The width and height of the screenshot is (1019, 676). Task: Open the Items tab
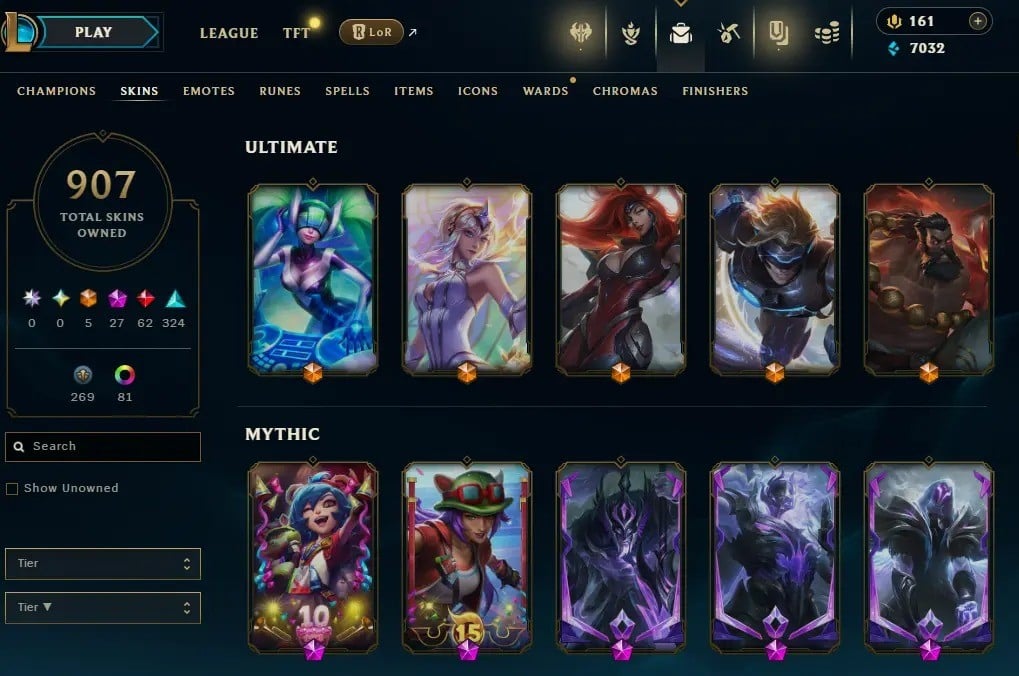[x=414, y=91]
